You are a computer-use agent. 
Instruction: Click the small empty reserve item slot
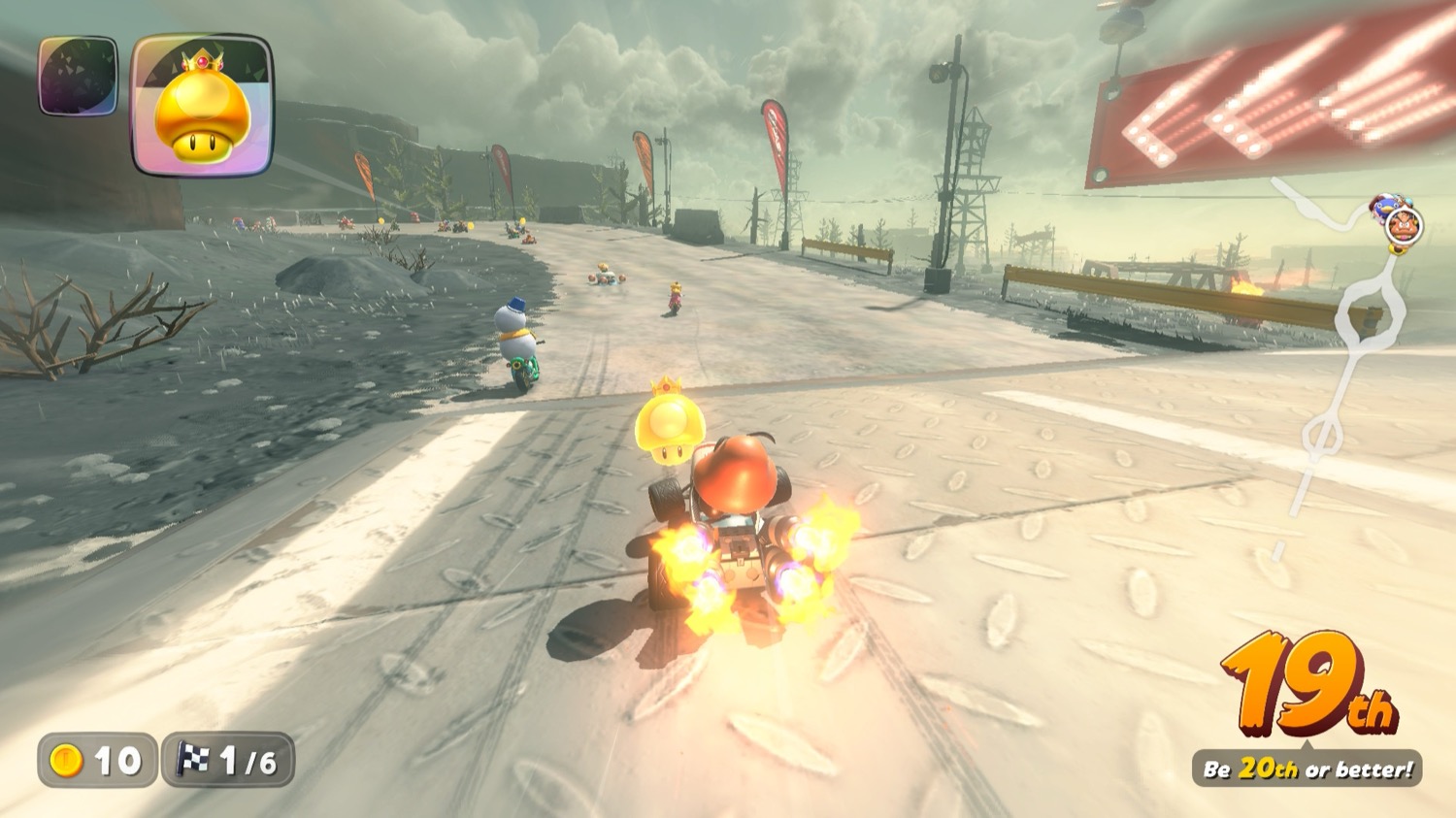coord(78,76)
